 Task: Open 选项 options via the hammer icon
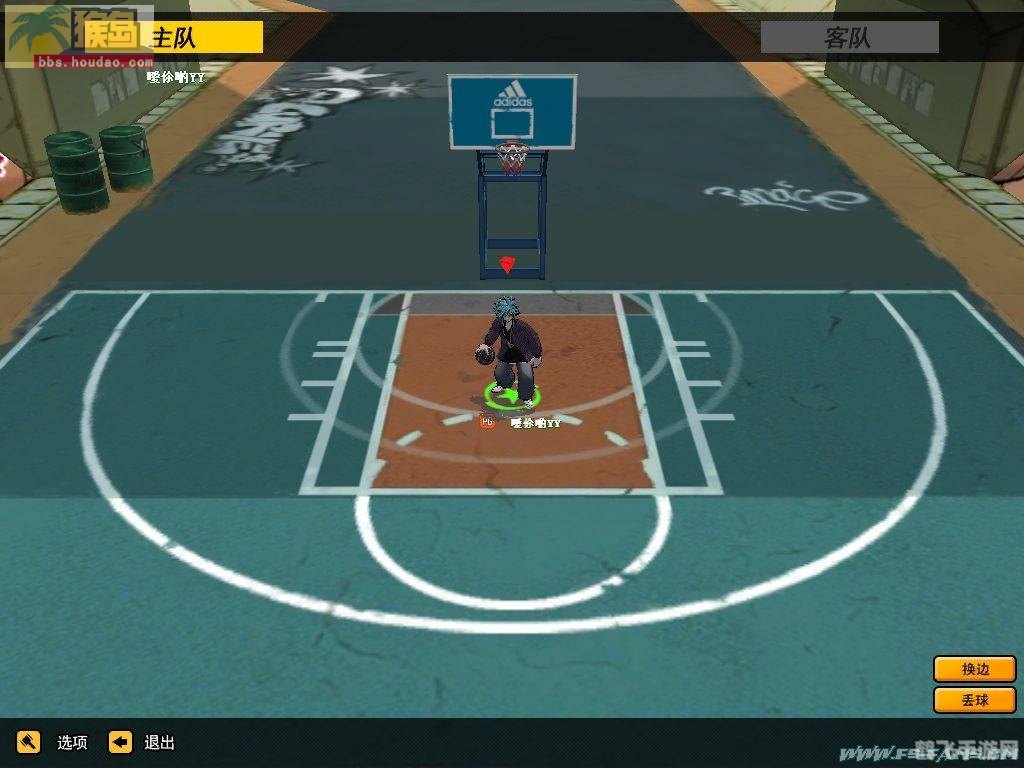pyautogui.click(x=29, y=742)
